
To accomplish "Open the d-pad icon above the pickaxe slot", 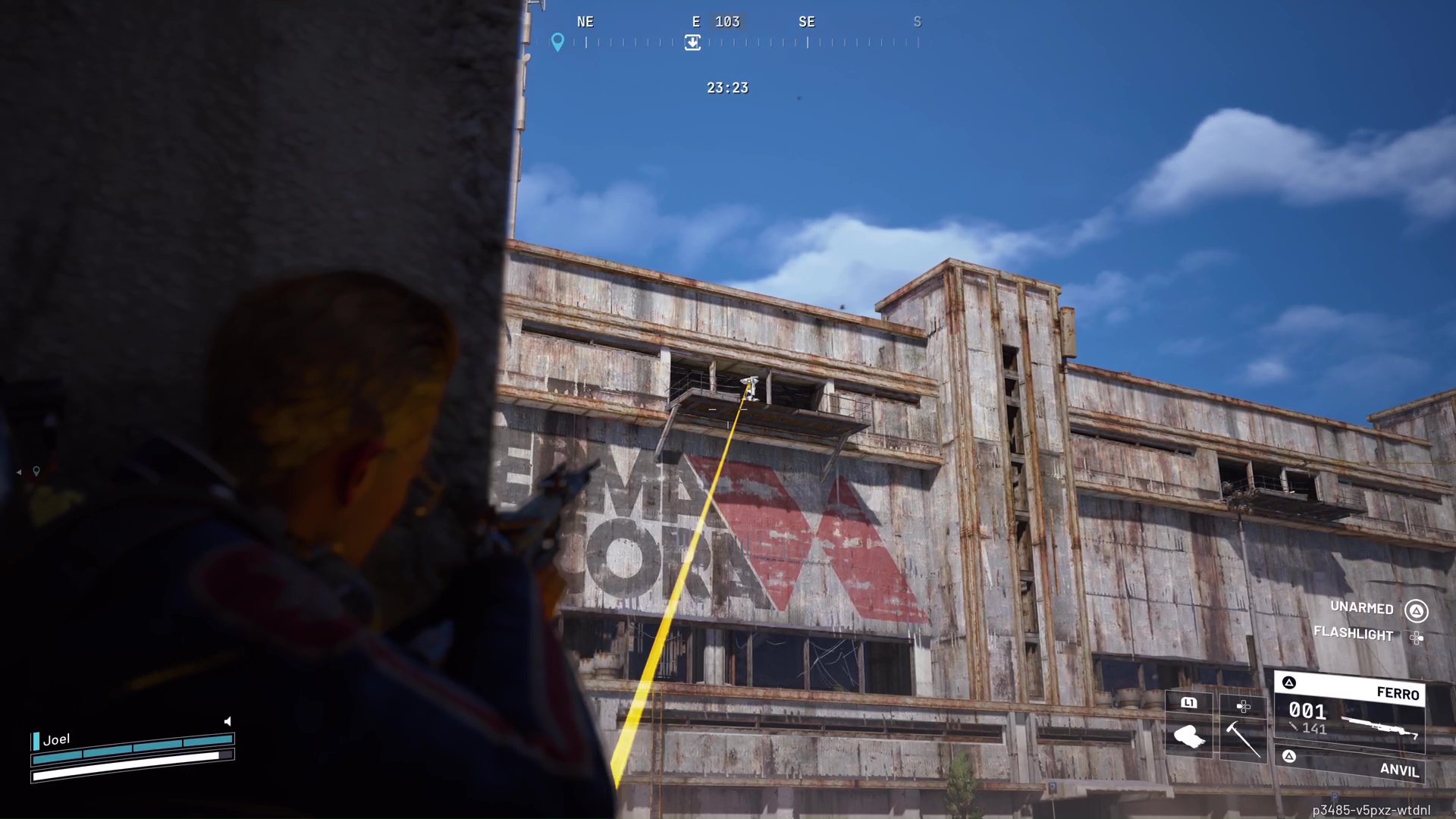I will [x=1244, y=706].
